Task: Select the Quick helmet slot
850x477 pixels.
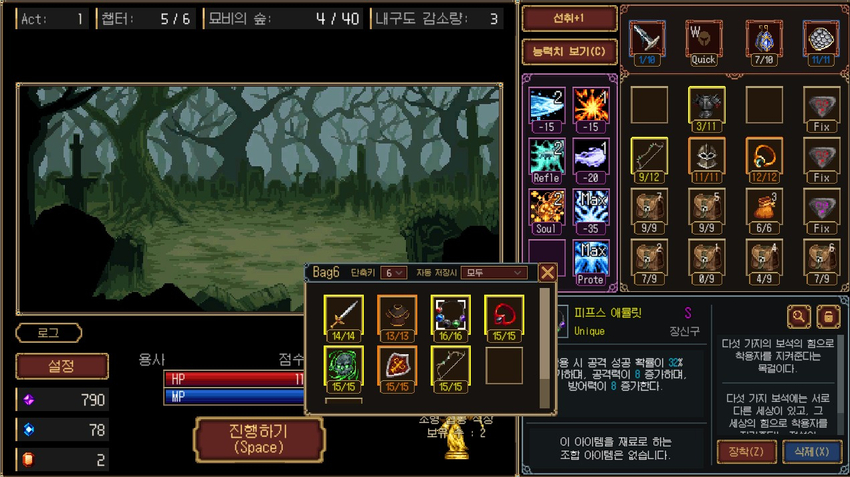Action: (704, 42)
